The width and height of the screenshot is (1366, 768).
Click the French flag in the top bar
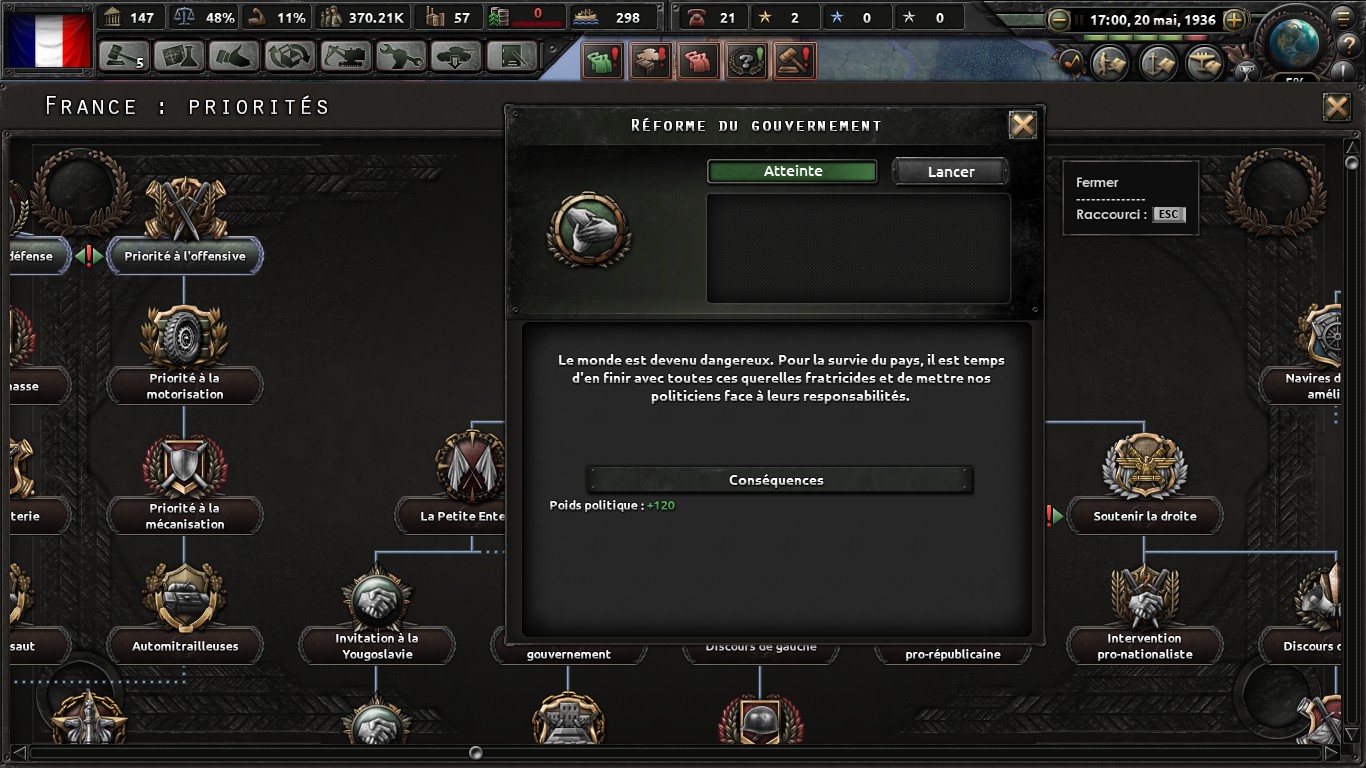pos(48,38)
